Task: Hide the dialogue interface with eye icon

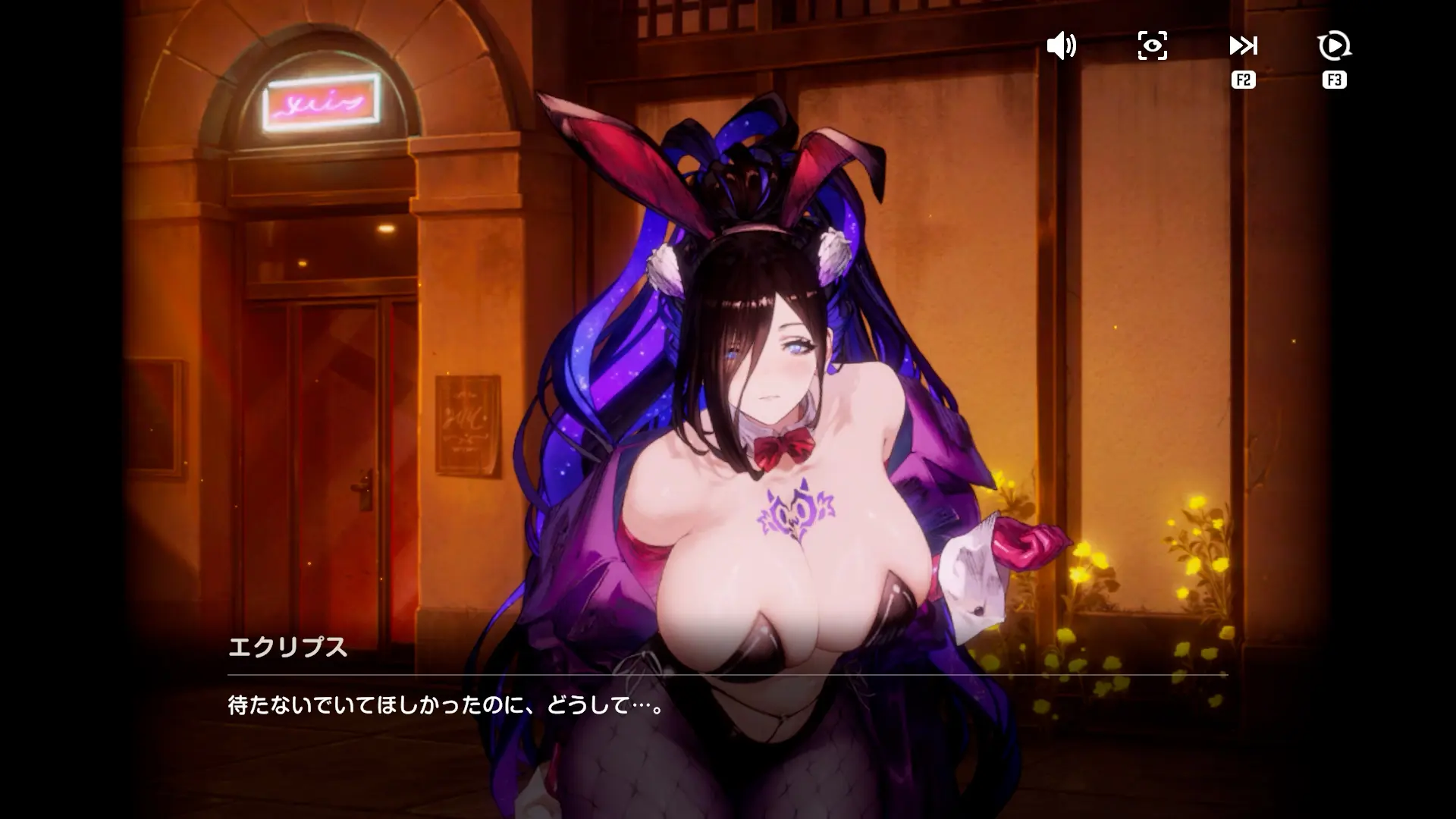Action: [1152, 46]
